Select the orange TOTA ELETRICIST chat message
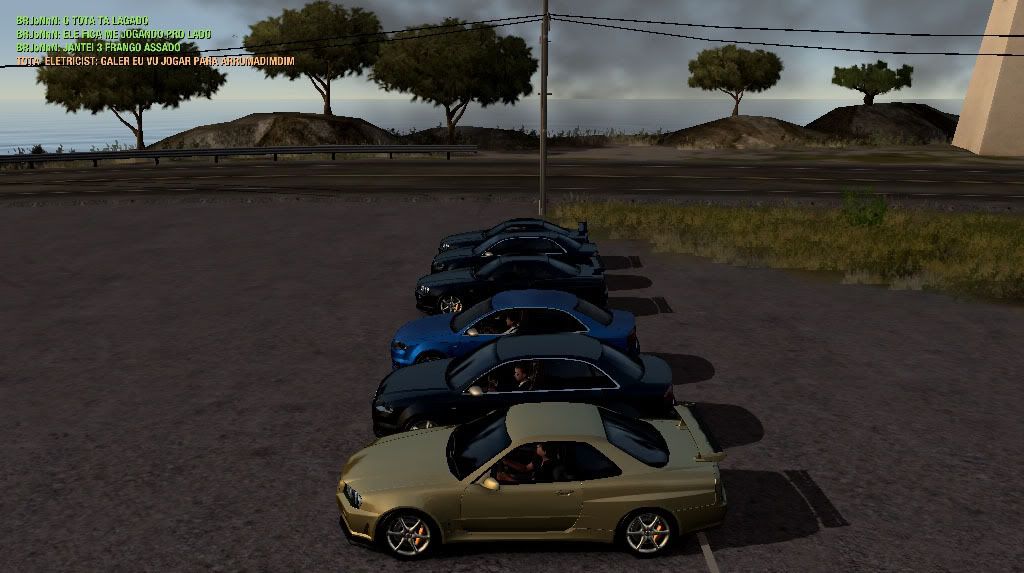 (x=155, y=61)
